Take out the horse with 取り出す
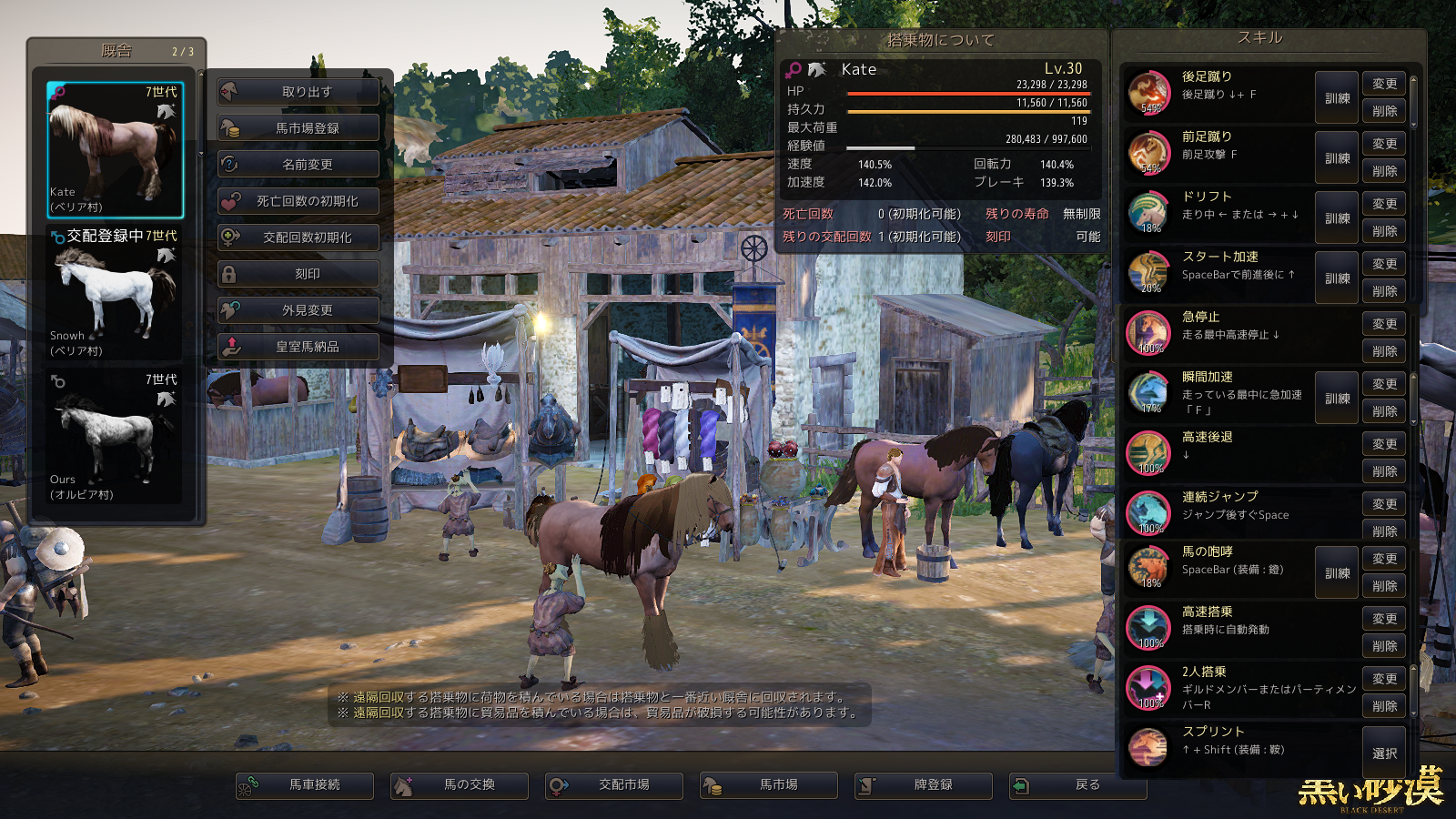 (298, 92)
